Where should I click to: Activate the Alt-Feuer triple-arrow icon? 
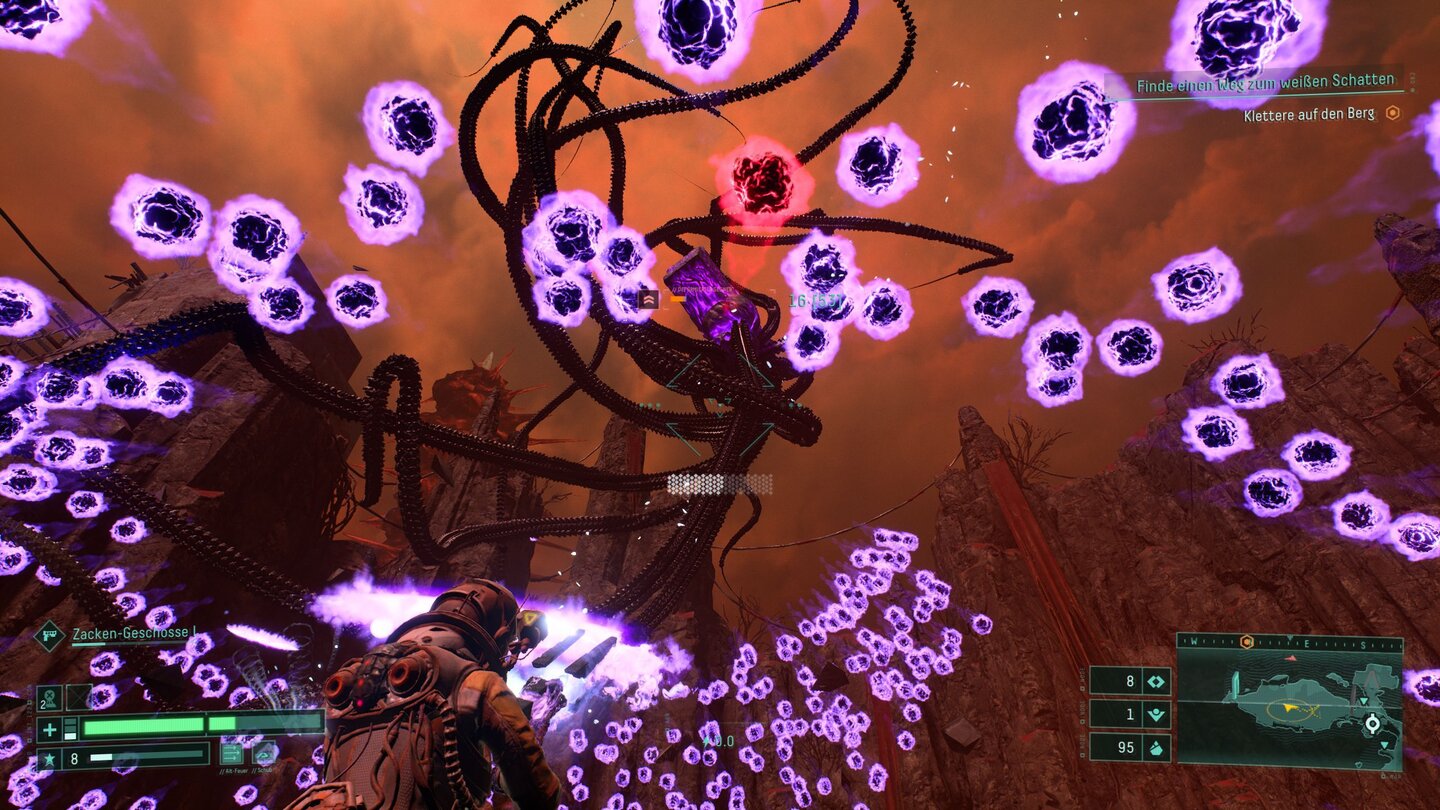click(232, 753)
